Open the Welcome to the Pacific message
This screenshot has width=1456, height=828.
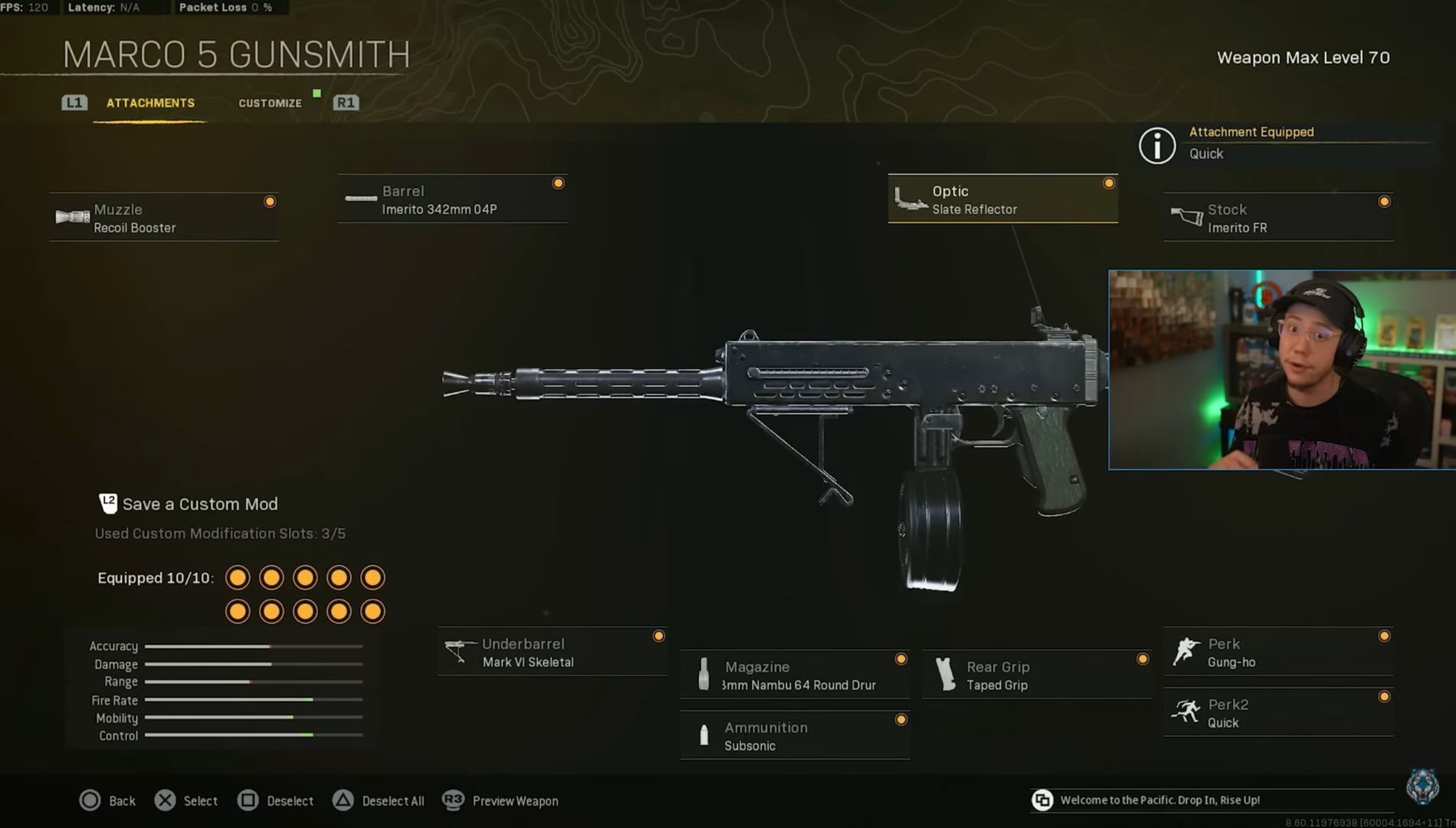coord(1159,800)
